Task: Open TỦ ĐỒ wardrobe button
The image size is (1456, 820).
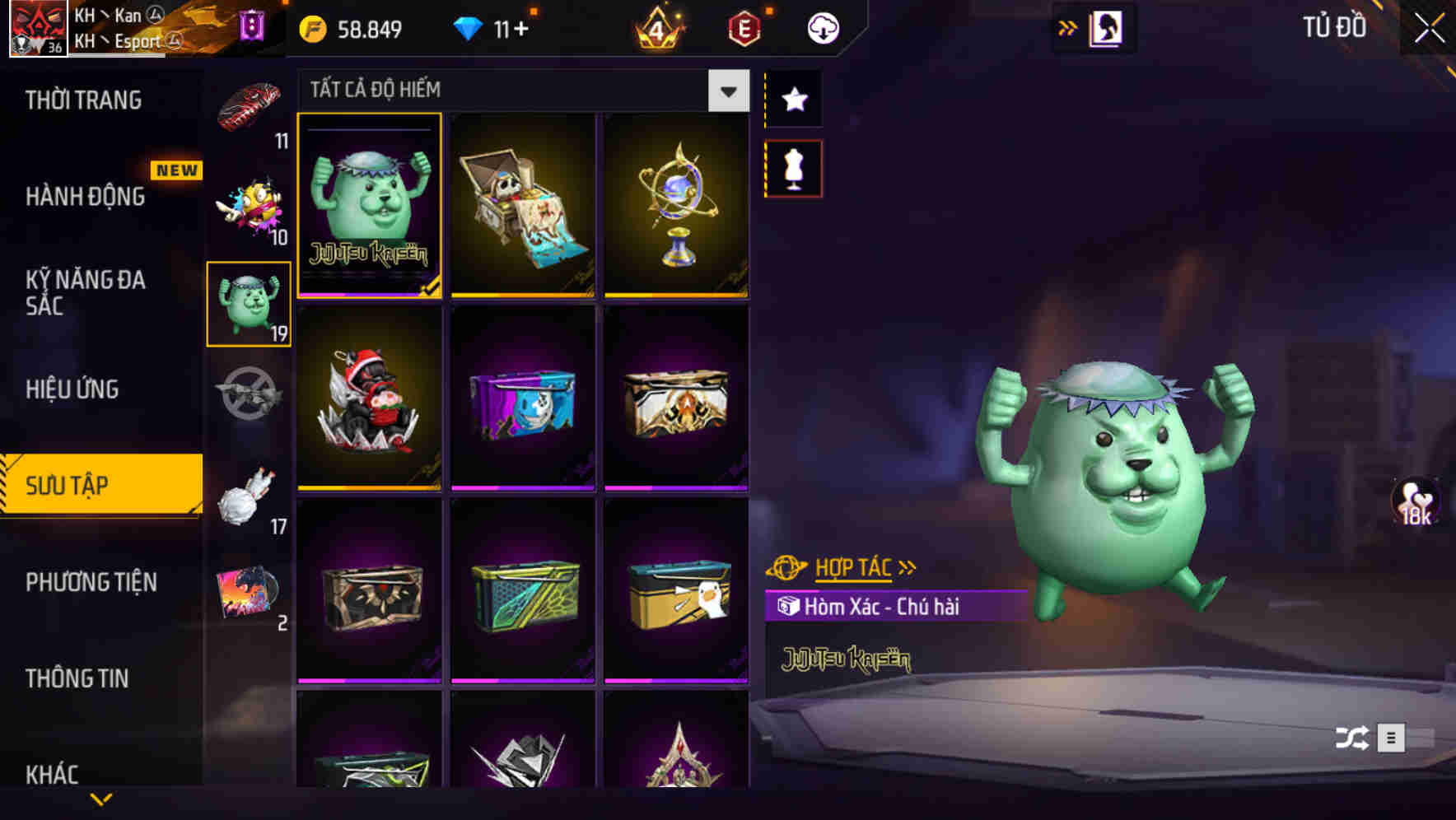Action: 1336,26
